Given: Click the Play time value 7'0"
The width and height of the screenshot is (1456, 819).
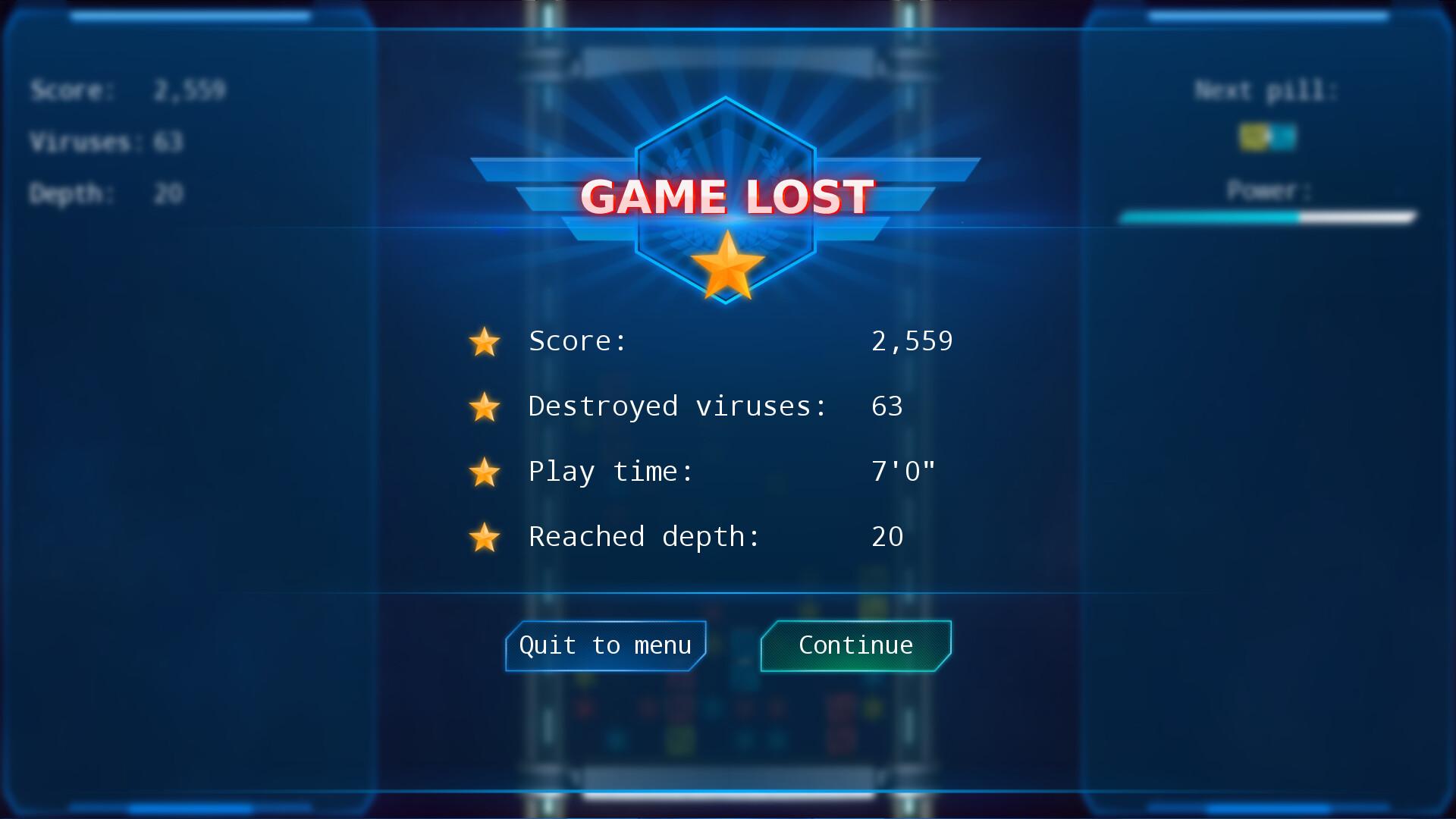Looking at the screenshot, I should tap(902, 471).
